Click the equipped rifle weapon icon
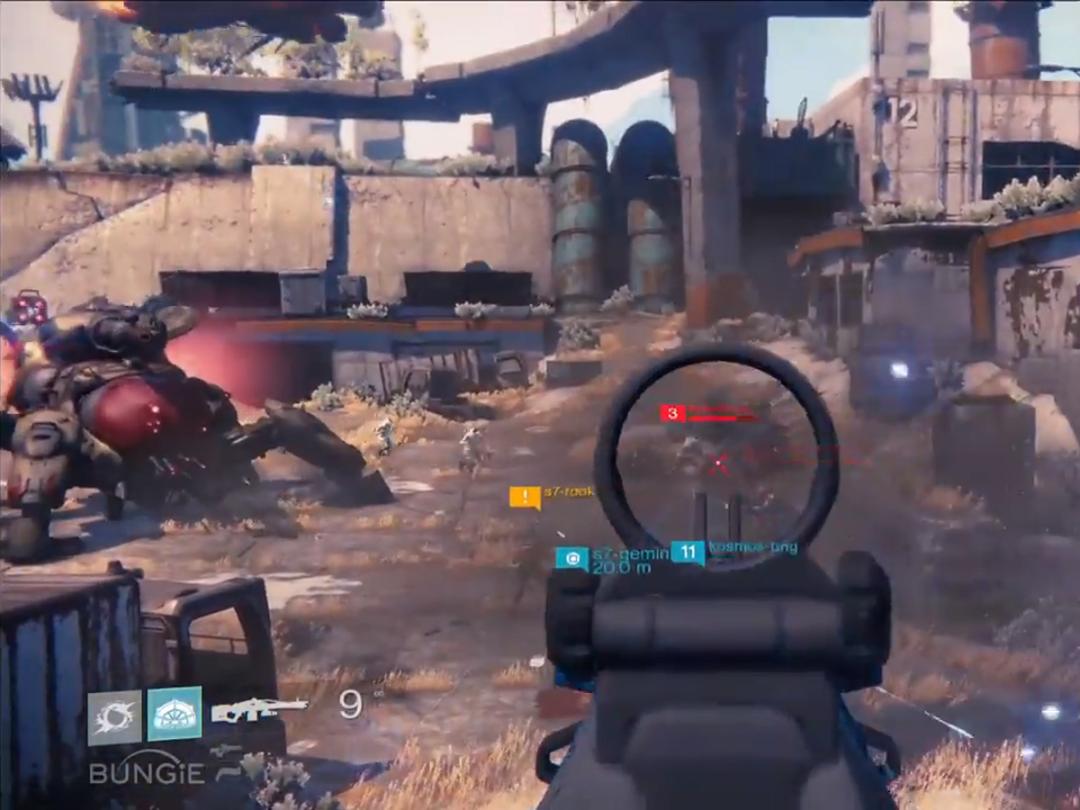This screenshot has height=810, width=1080. 259,709
